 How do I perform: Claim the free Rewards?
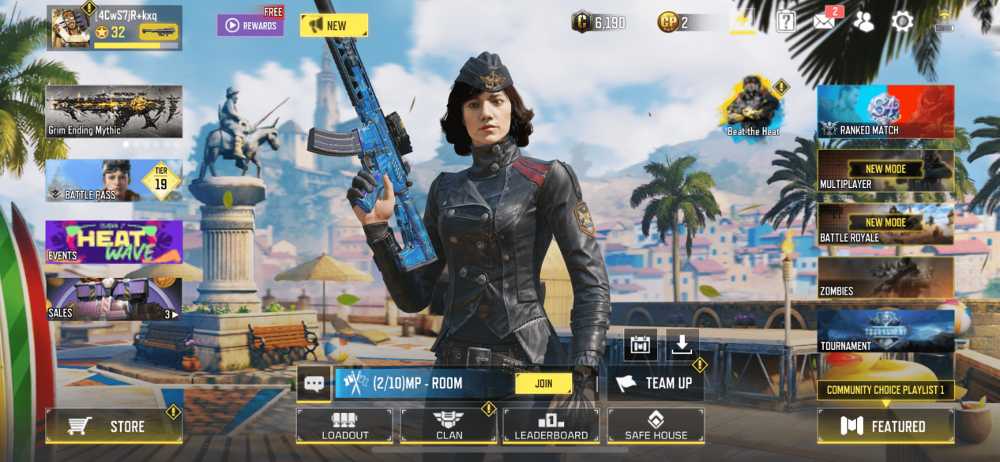[250, 25]
